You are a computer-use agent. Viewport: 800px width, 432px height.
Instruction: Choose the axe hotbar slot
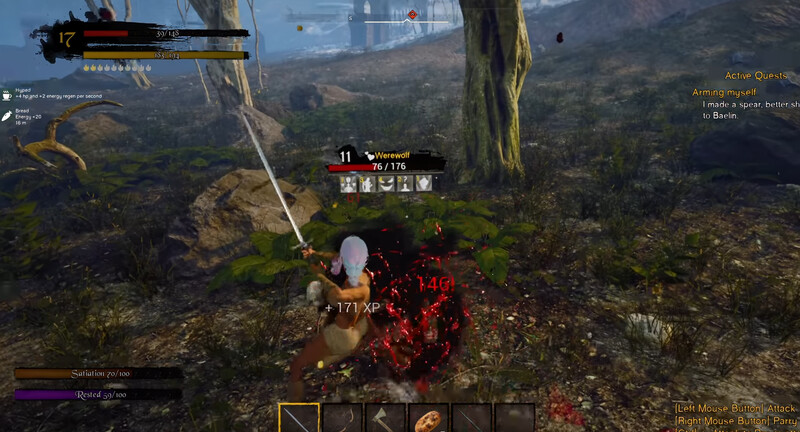[x=385, y=418]
